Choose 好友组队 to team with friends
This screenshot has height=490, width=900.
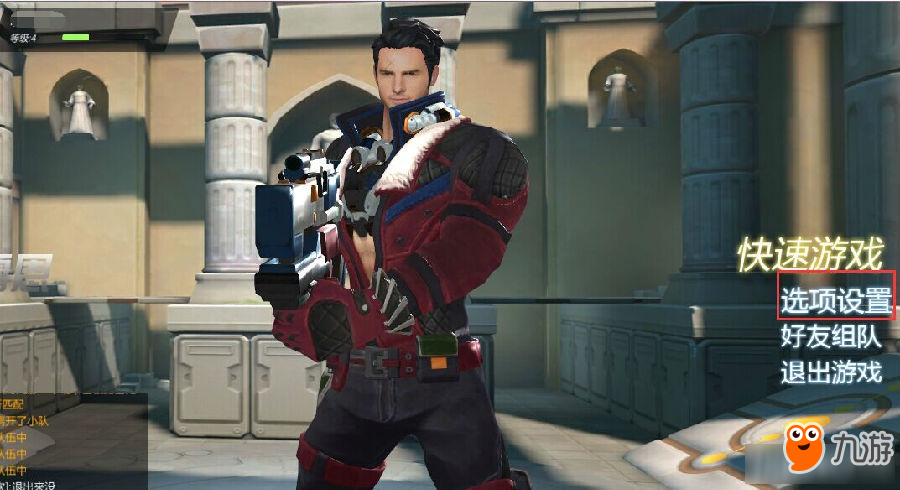tap(831, 336)
